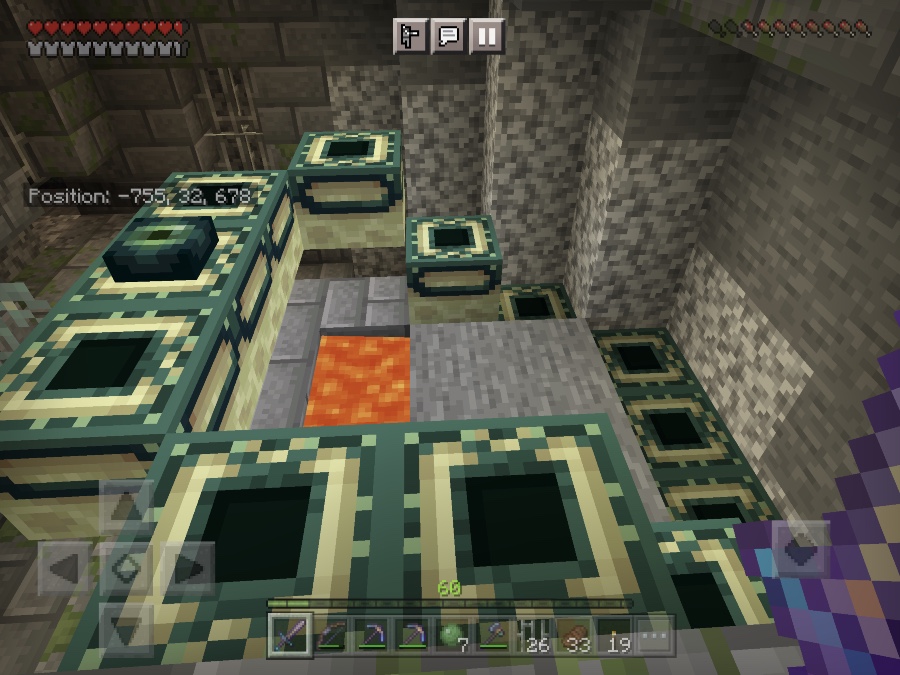Open the chat window
This screenshot has height=675, width=900.
click(x=449, y=37)
